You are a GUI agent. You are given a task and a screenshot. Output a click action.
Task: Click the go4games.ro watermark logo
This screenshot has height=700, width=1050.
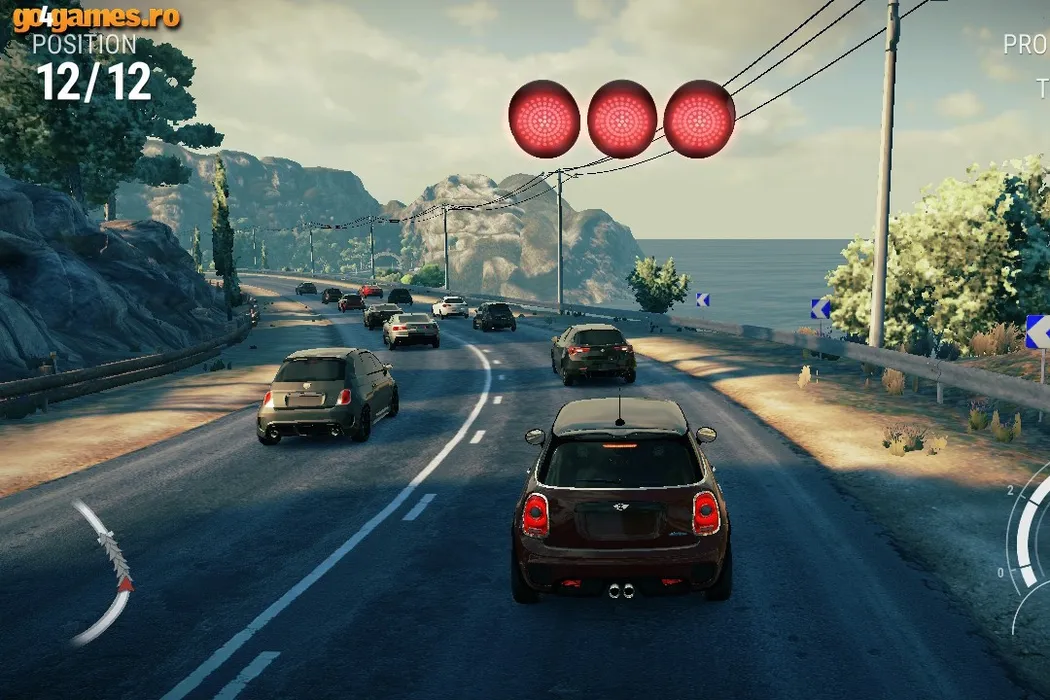[x=97, y=17]
